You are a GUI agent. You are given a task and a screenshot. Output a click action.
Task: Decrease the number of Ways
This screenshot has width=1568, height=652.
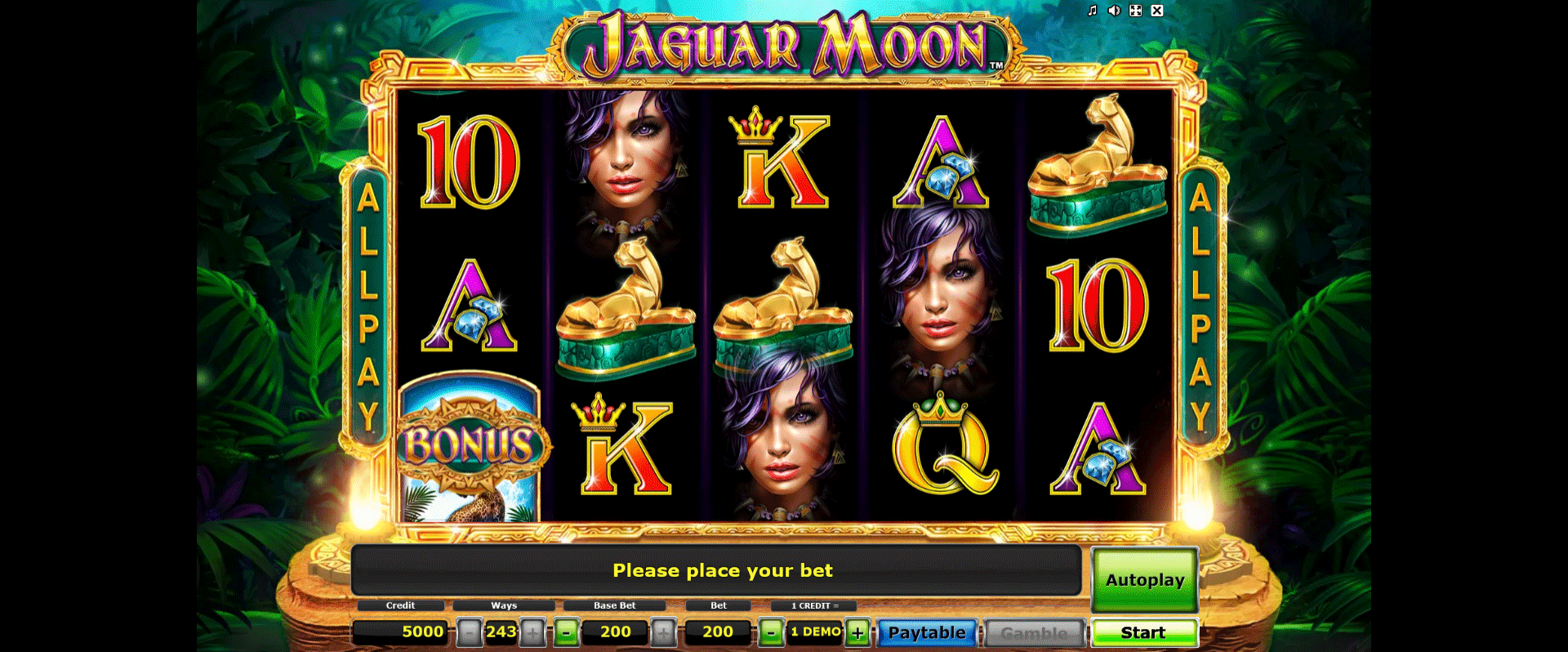pos(469,632)
